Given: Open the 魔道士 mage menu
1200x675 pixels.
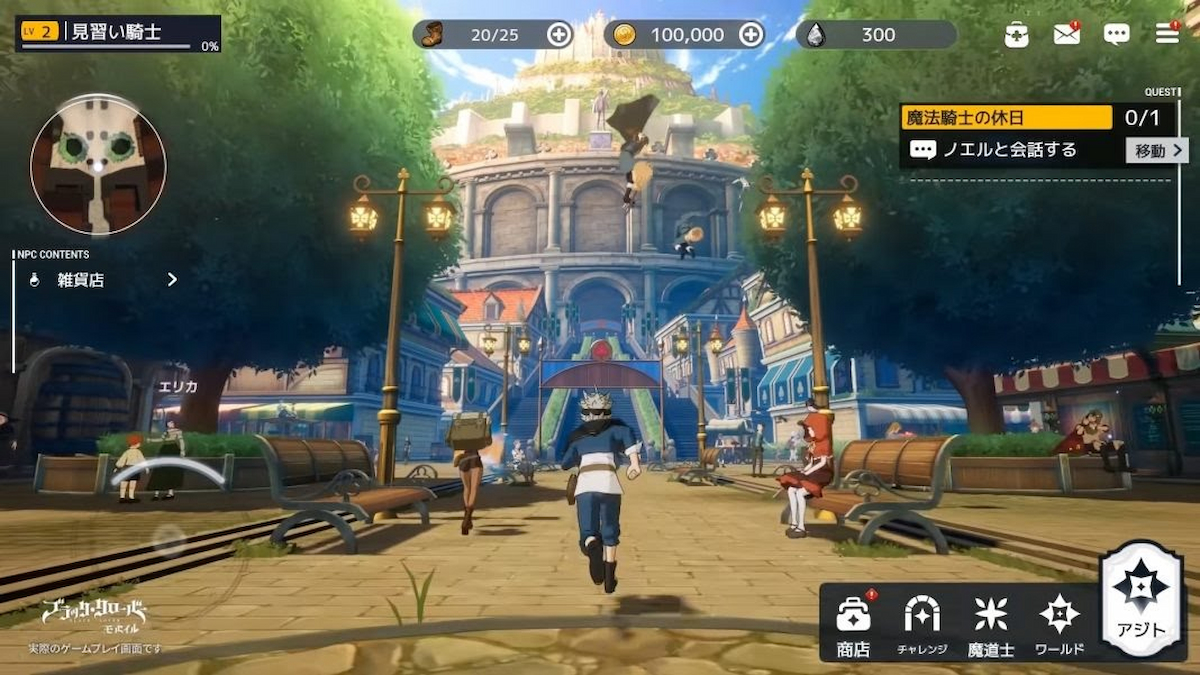Looking at the screenshot, I should pyautogui.click(x=990, y=624).
